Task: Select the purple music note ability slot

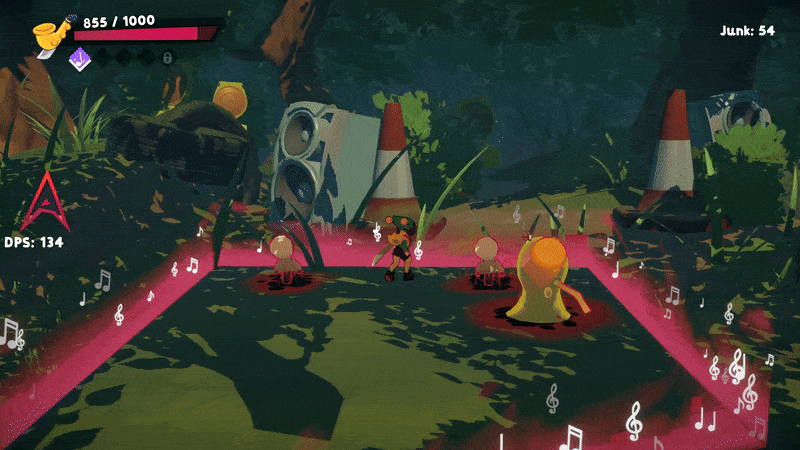Action: click(x=79, y=58)
